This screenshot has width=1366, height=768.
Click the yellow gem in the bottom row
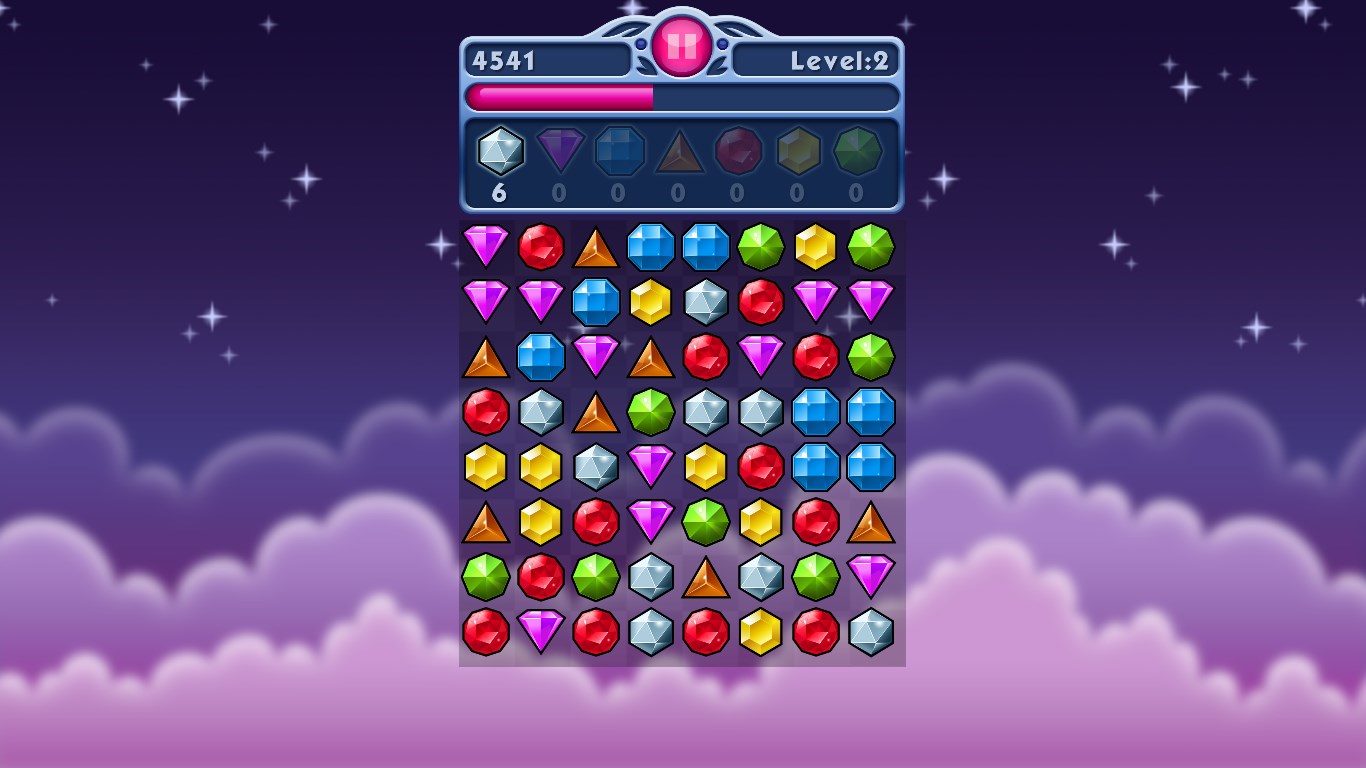coord(762,632)
